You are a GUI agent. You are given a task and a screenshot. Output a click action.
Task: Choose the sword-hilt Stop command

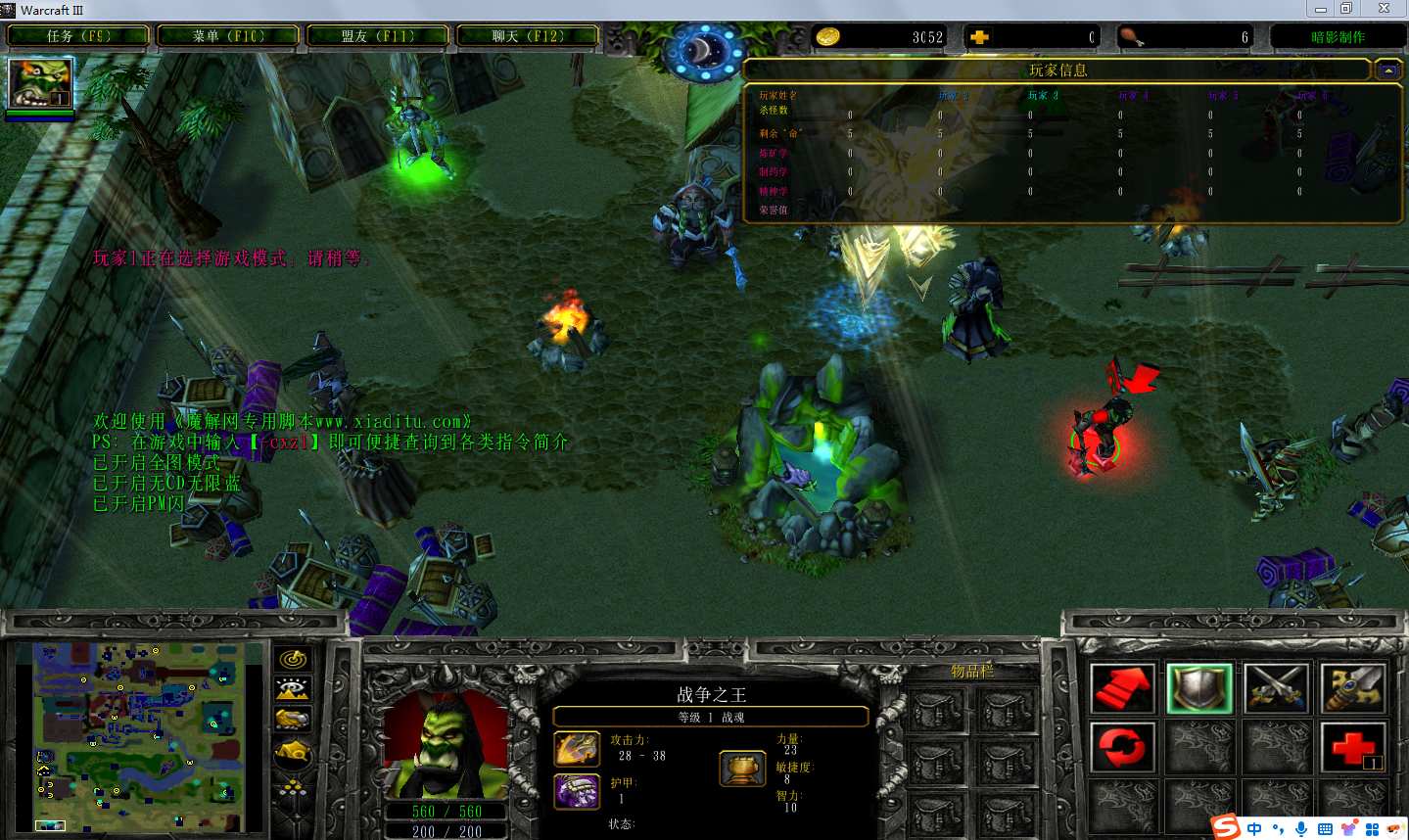click(1353, 687)
